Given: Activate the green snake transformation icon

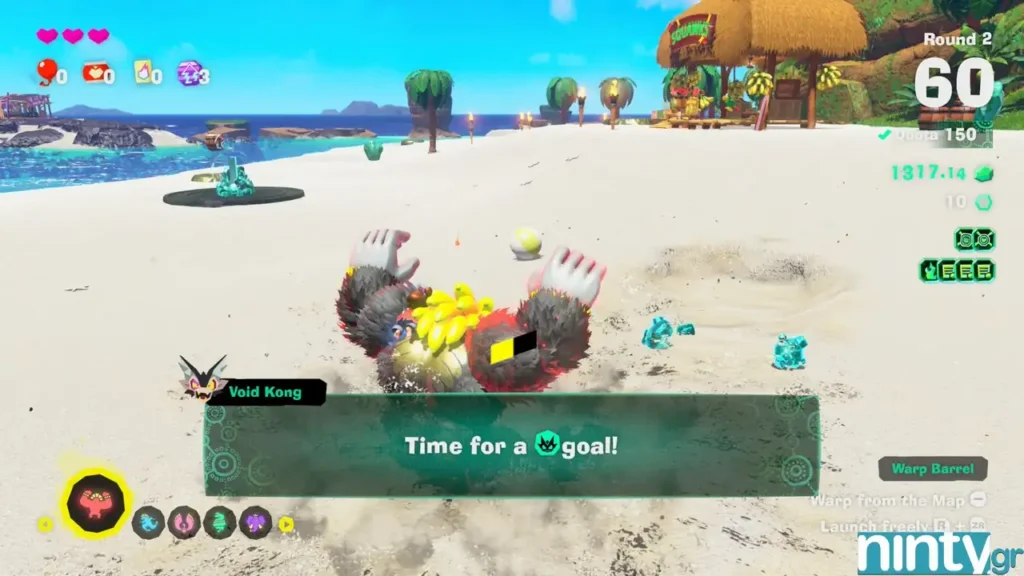Looking at the screenshot, I should [219, 522].
